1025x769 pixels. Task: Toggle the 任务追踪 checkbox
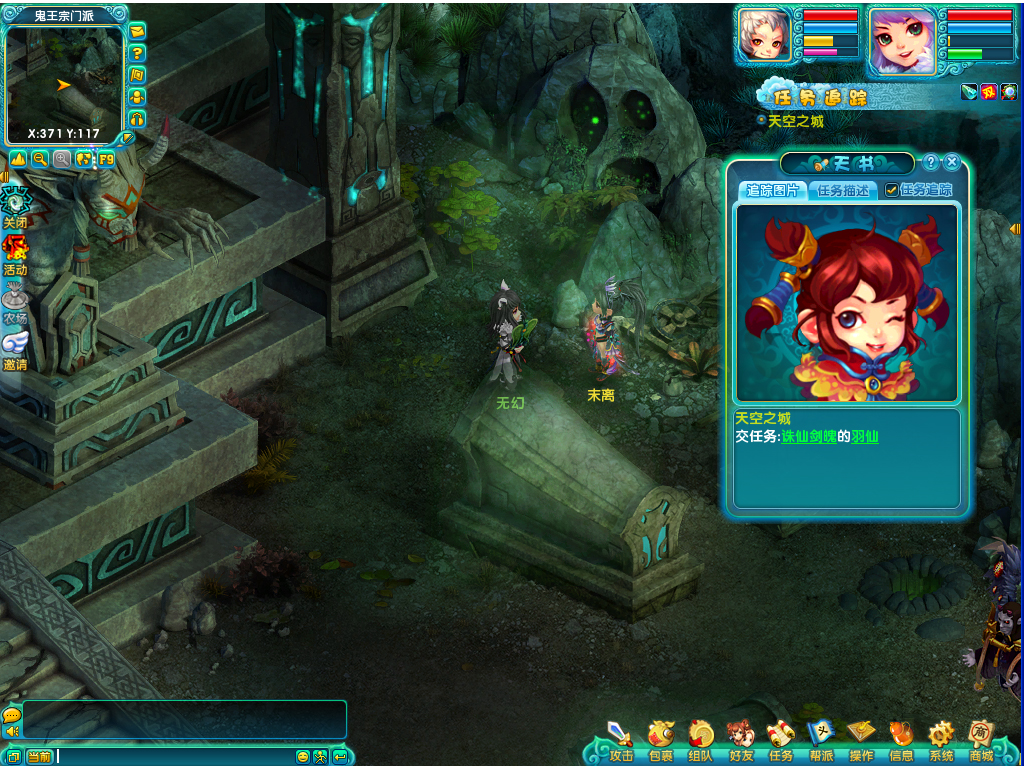click(891, 190)
